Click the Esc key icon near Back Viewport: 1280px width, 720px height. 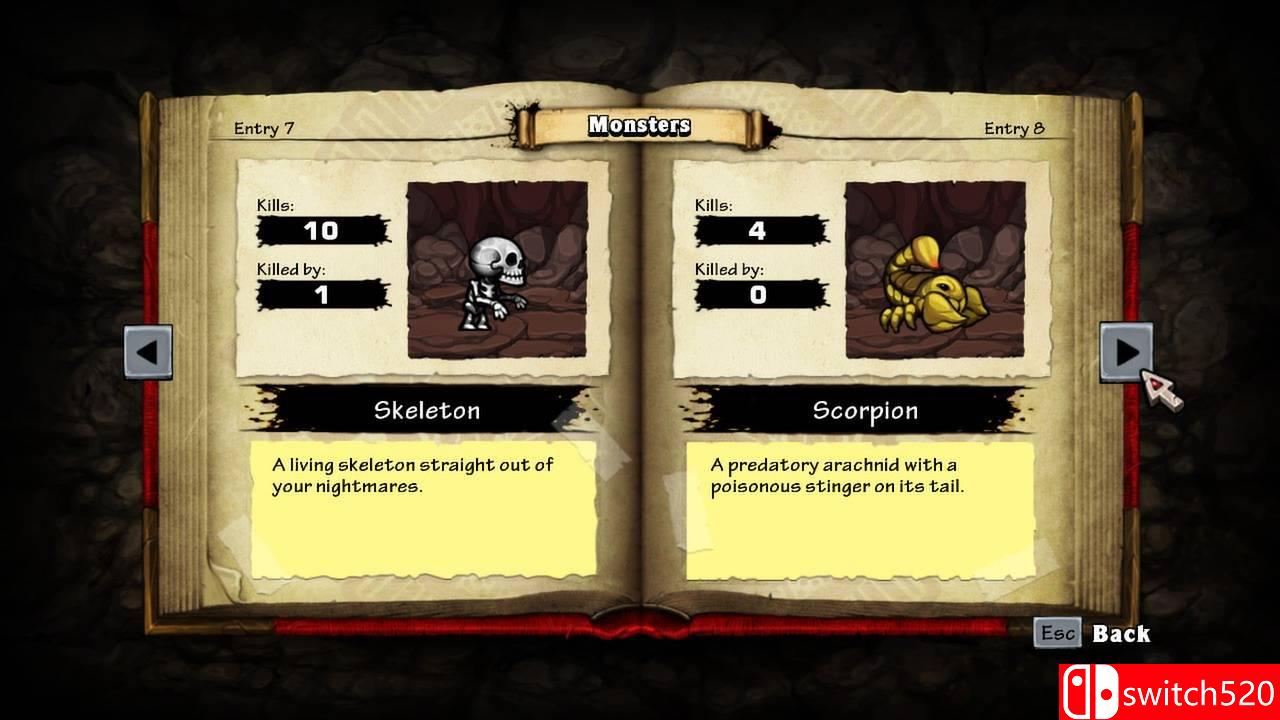tap(1059, 631)
